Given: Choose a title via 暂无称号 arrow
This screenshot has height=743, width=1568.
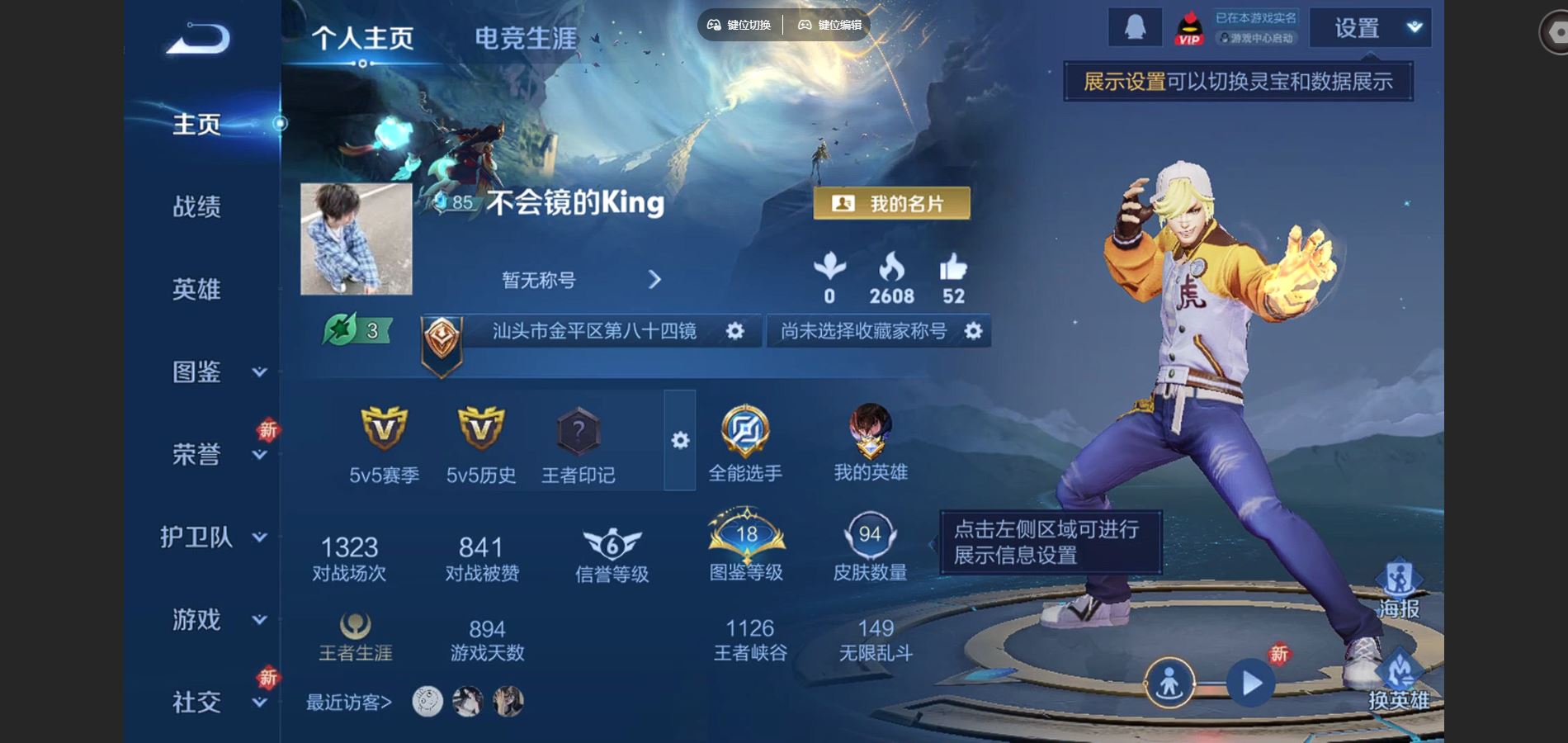Looking at the screenshot, I should click(x=654, y=280).
